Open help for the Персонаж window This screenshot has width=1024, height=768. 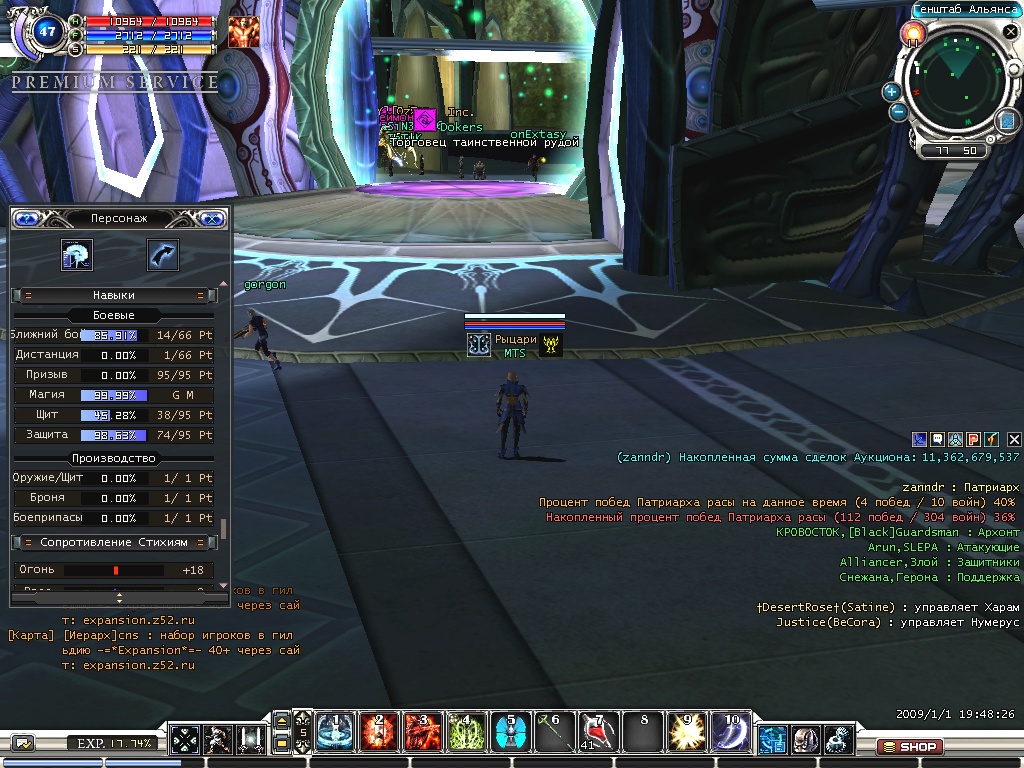tap(26, 218)
